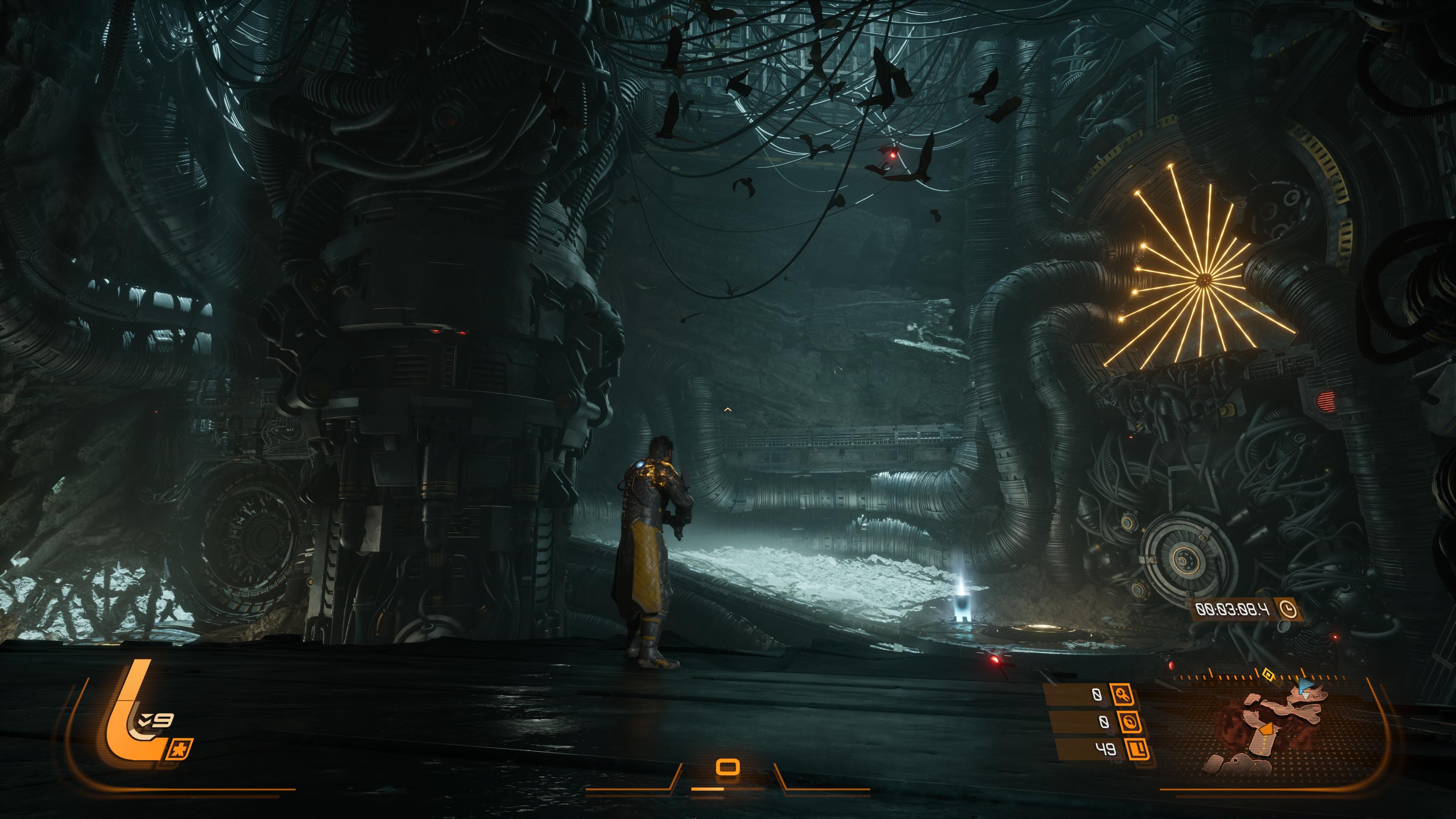Click the circular gauge resource icon
The height and width of the screenshot is (819, 1456).
pos(1127,722)
